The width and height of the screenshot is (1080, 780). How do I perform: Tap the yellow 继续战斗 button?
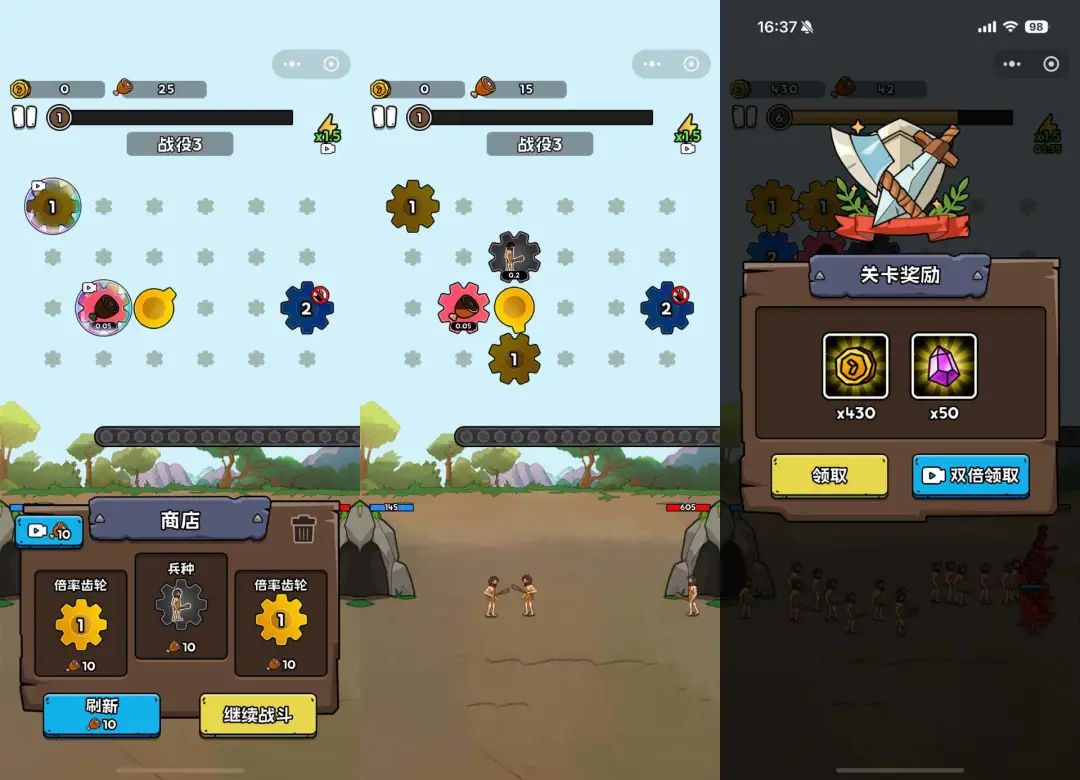coord(257,715)
